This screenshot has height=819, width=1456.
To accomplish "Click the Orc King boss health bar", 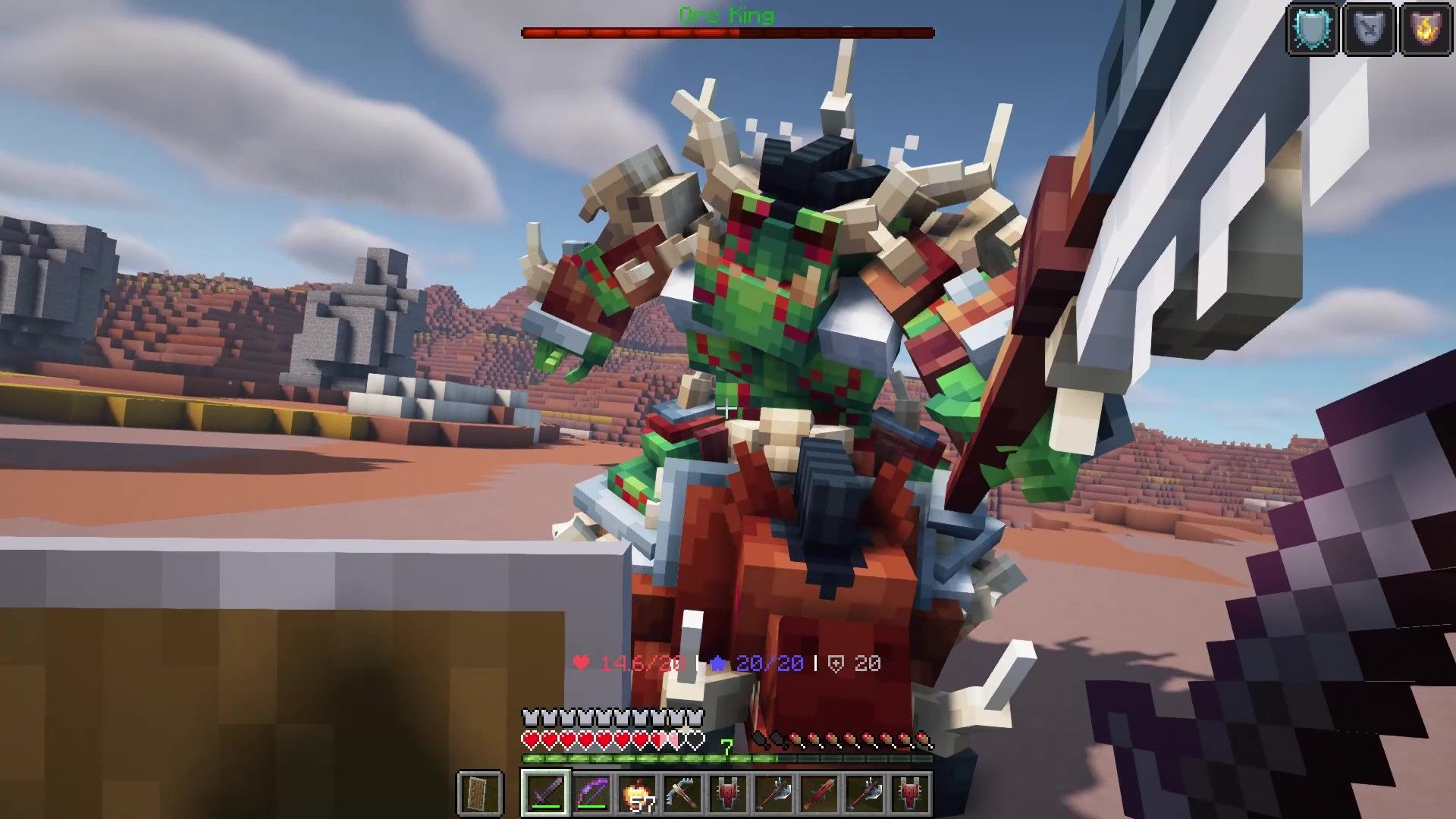I will (726, 32).
